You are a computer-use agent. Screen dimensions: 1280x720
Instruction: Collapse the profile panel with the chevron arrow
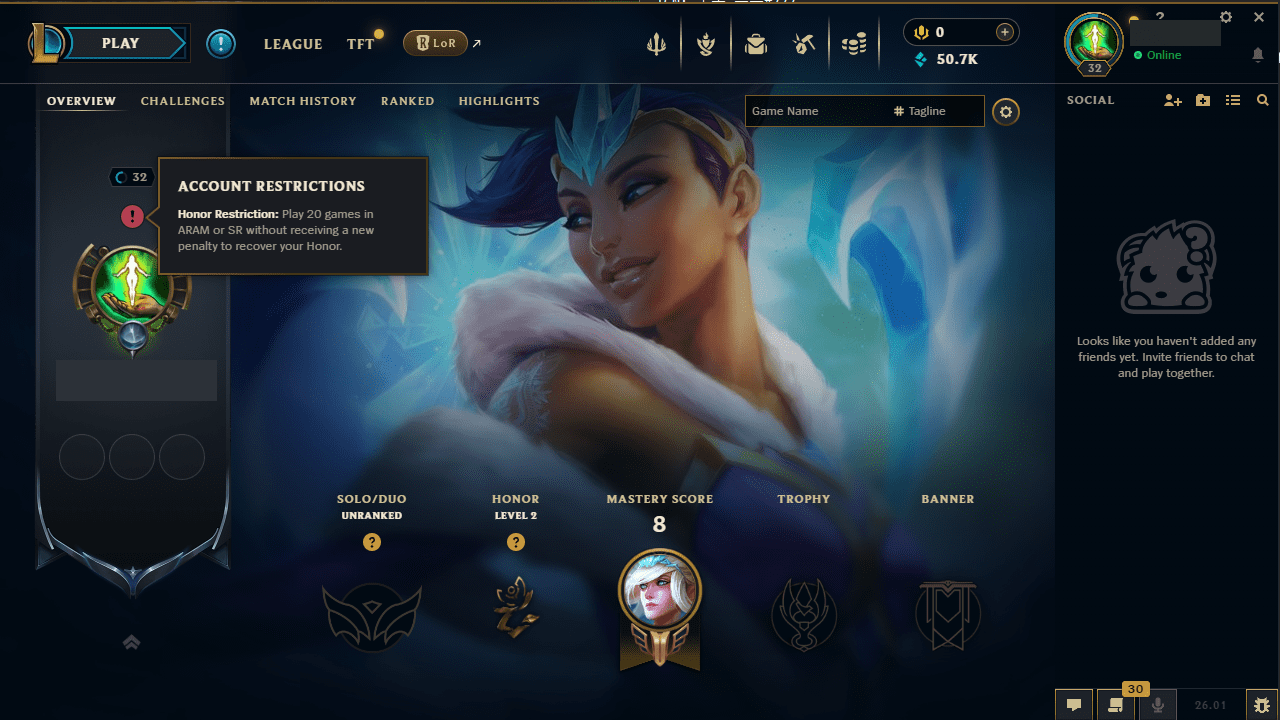point(131,642)
